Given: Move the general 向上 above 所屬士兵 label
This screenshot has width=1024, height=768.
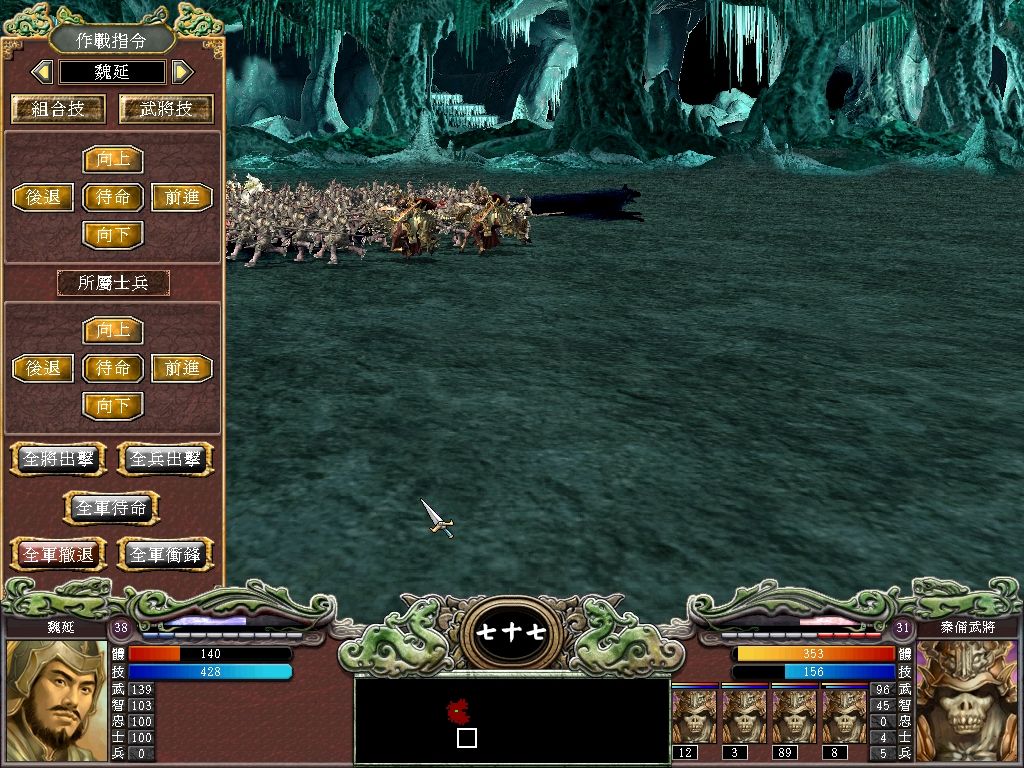Looking at the screenshot, I should (x=113, y=159).
